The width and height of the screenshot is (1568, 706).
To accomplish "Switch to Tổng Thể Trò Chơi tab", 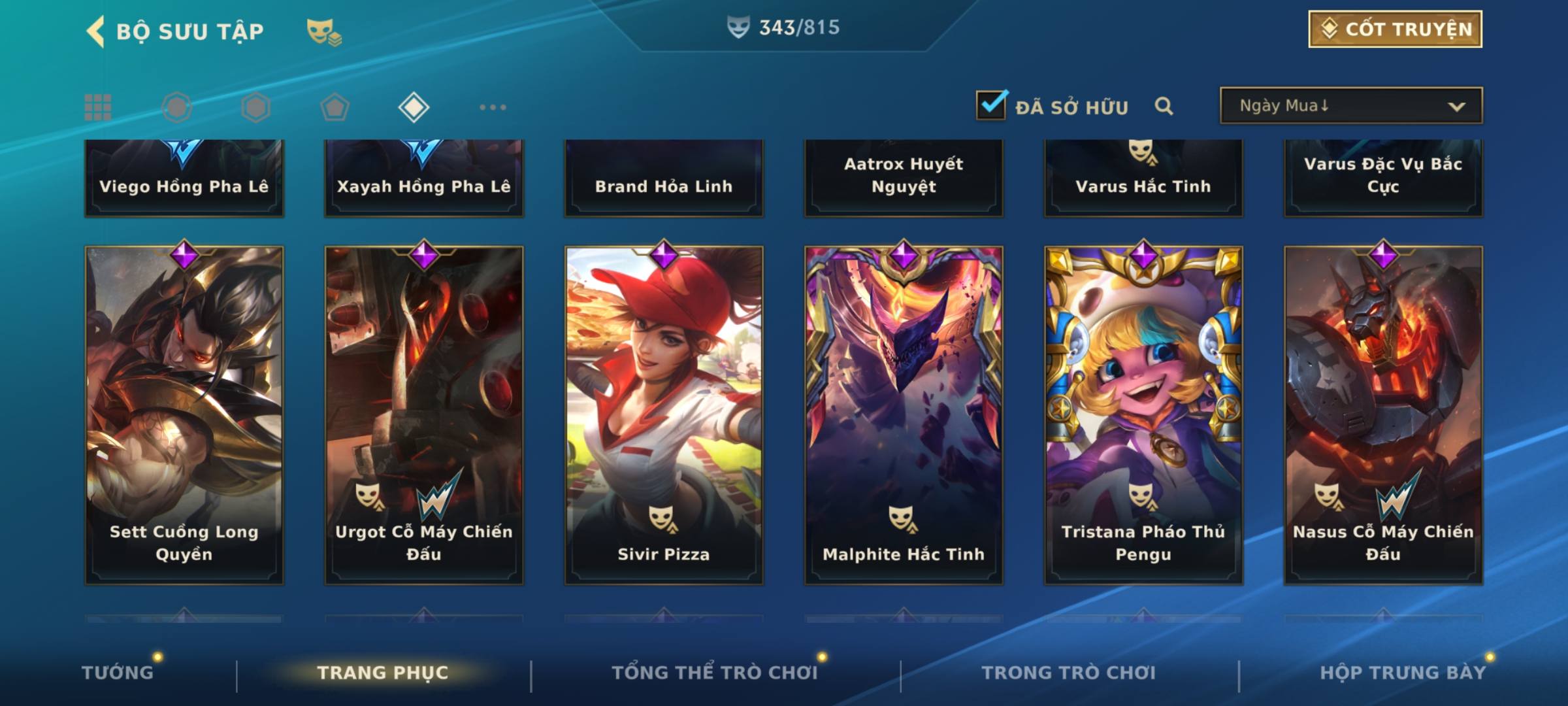I will pyautogui.click(x=715, y=673).
